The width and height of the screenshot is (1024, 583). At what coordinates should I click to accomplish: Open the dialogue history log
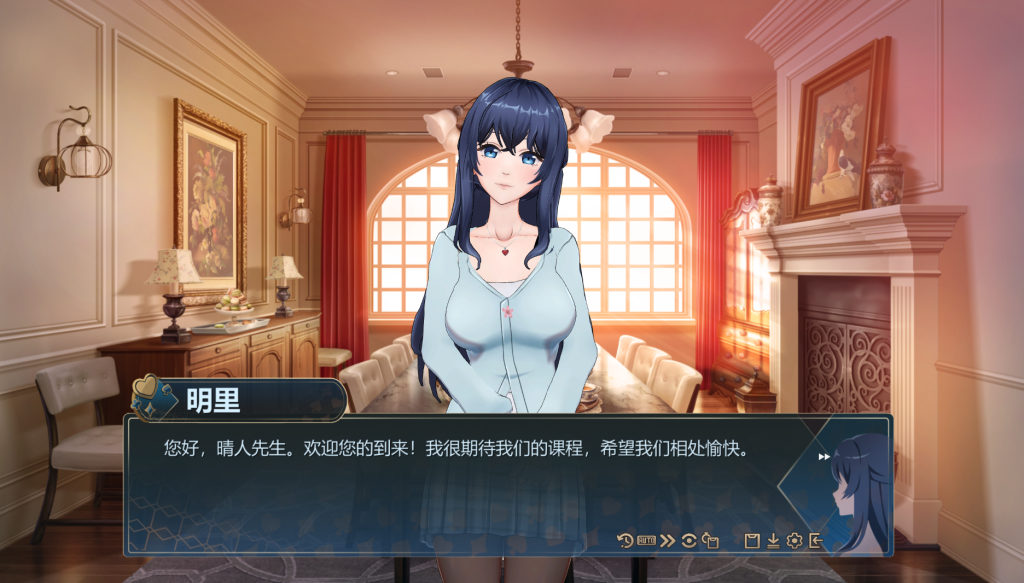click(x=625, y=541)
